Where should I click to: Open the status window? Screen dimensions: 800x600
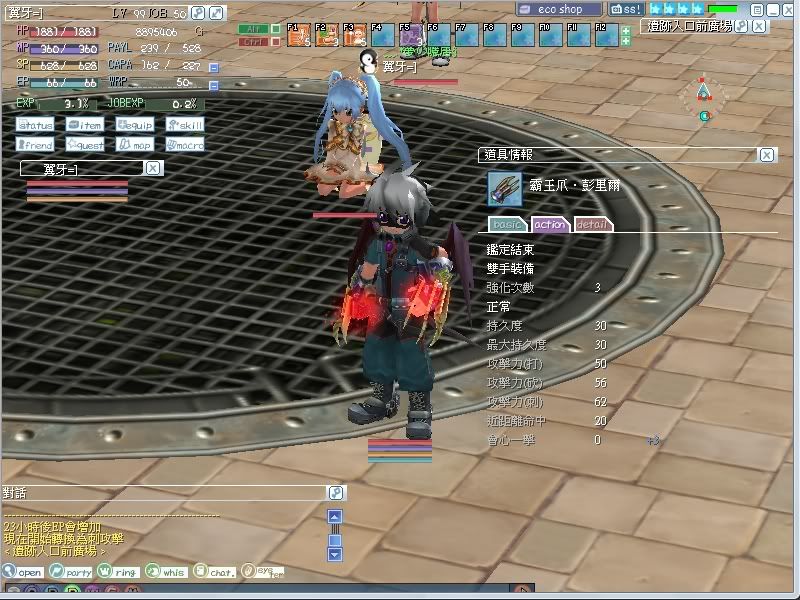(x=35, y=125)
